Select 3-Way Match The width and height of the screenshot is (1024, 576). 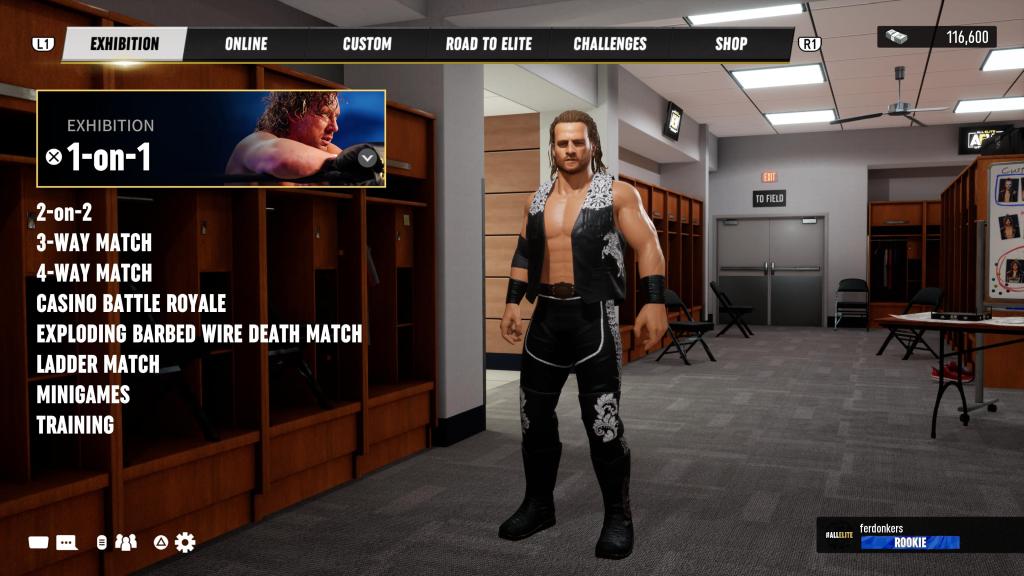(94, 243)
